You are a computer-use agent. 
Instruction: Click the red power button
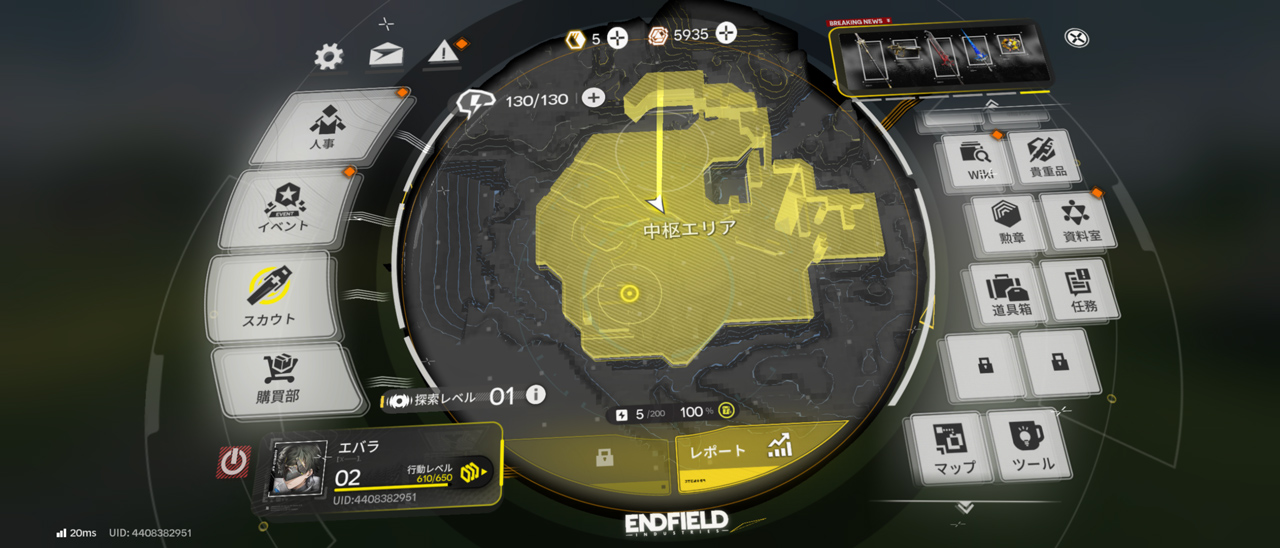[x=234, y=461]
